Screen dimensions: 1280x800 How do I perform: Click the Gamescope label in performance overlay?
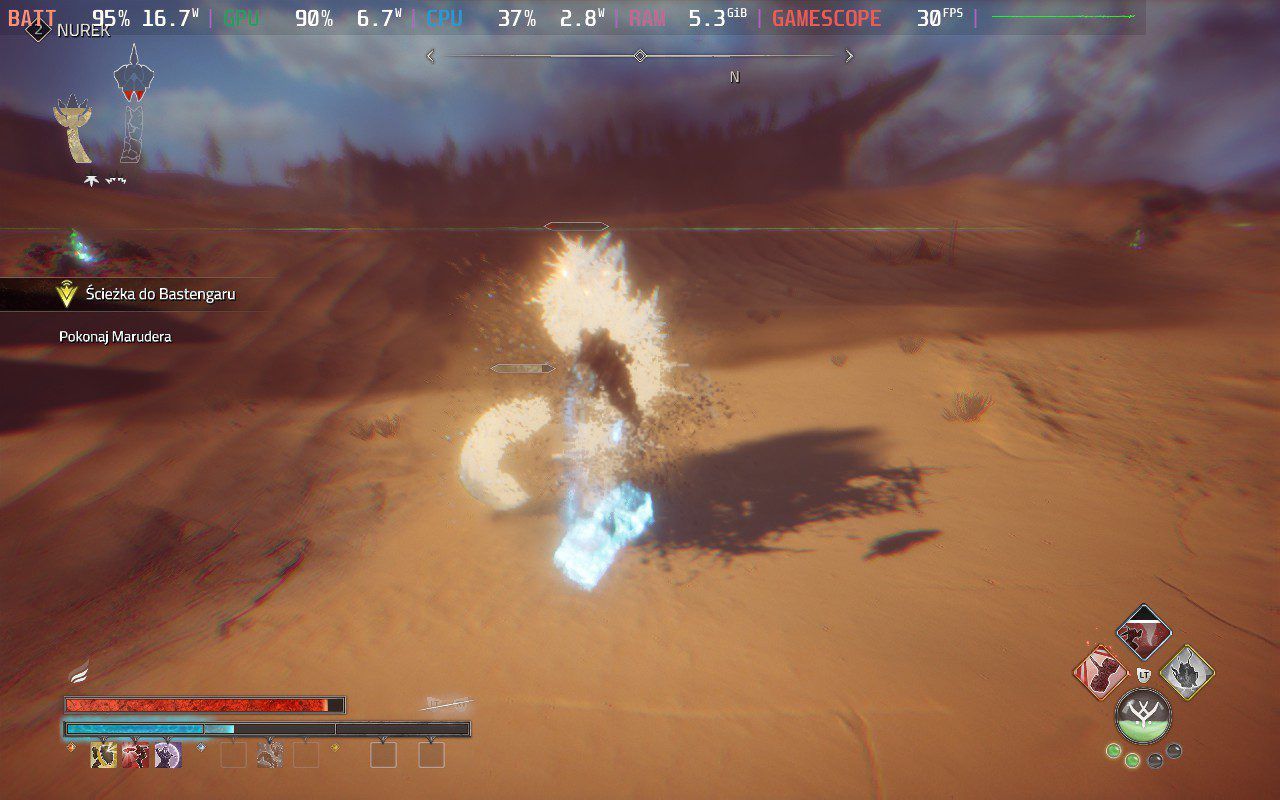pyautogui.click(x=827, y=18)
